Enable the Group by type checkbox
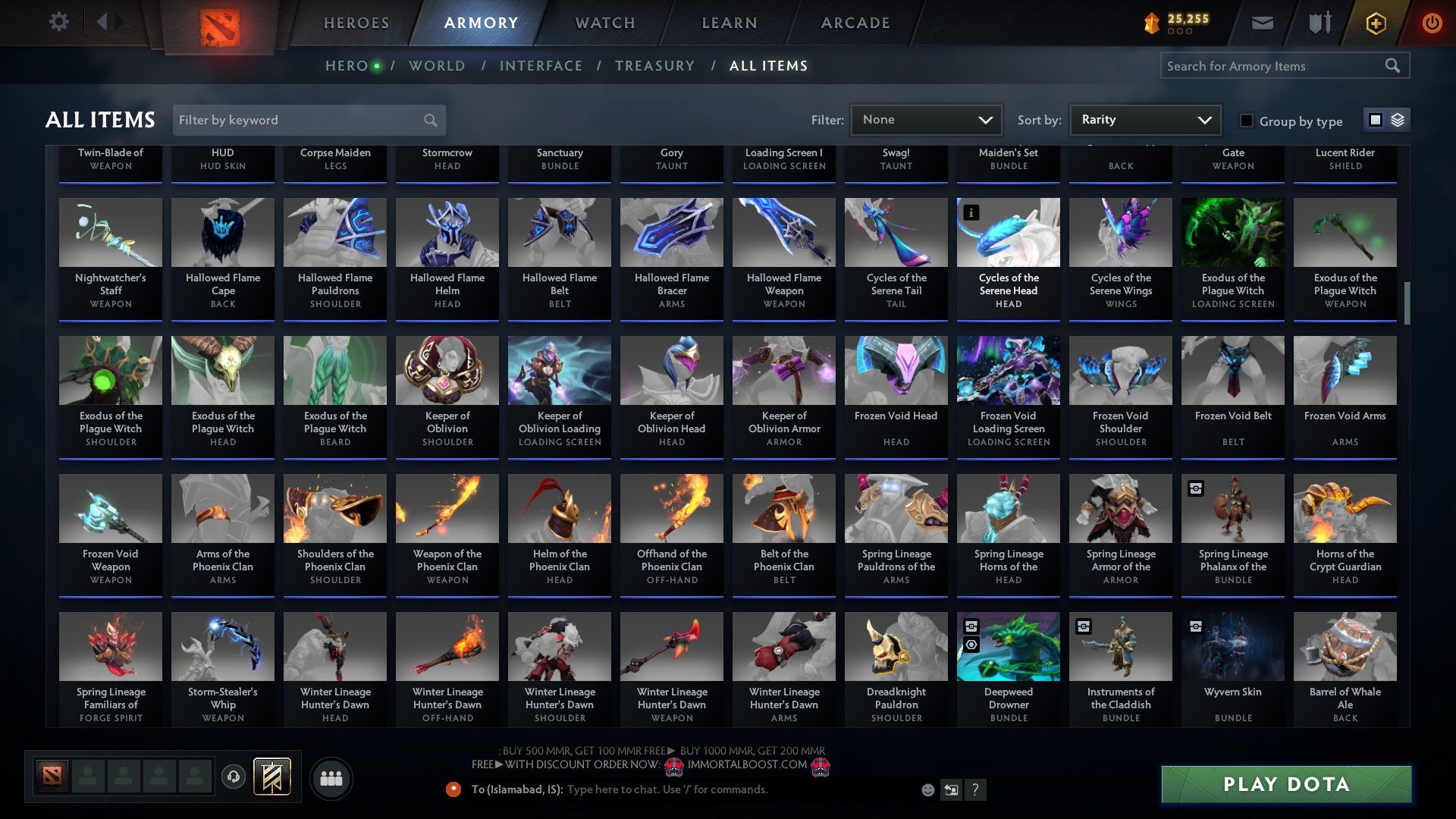This screenshot has width=1456, height=819. [1246, 121]
